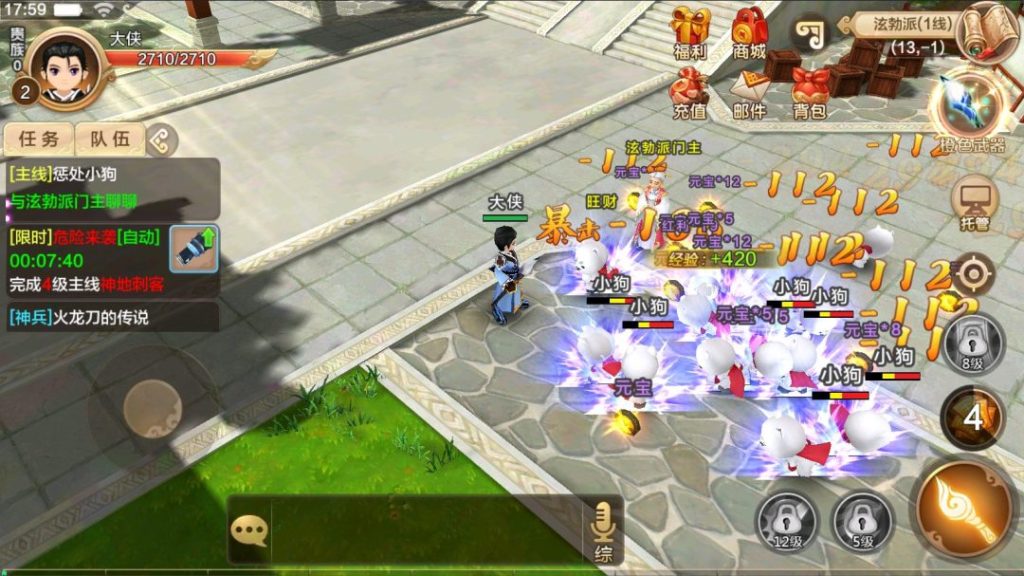Image resolution: width=1024 pixels, height=576 pixels.
Task: Tap the target lock crosshair button
Action: (x=973, y=271)
